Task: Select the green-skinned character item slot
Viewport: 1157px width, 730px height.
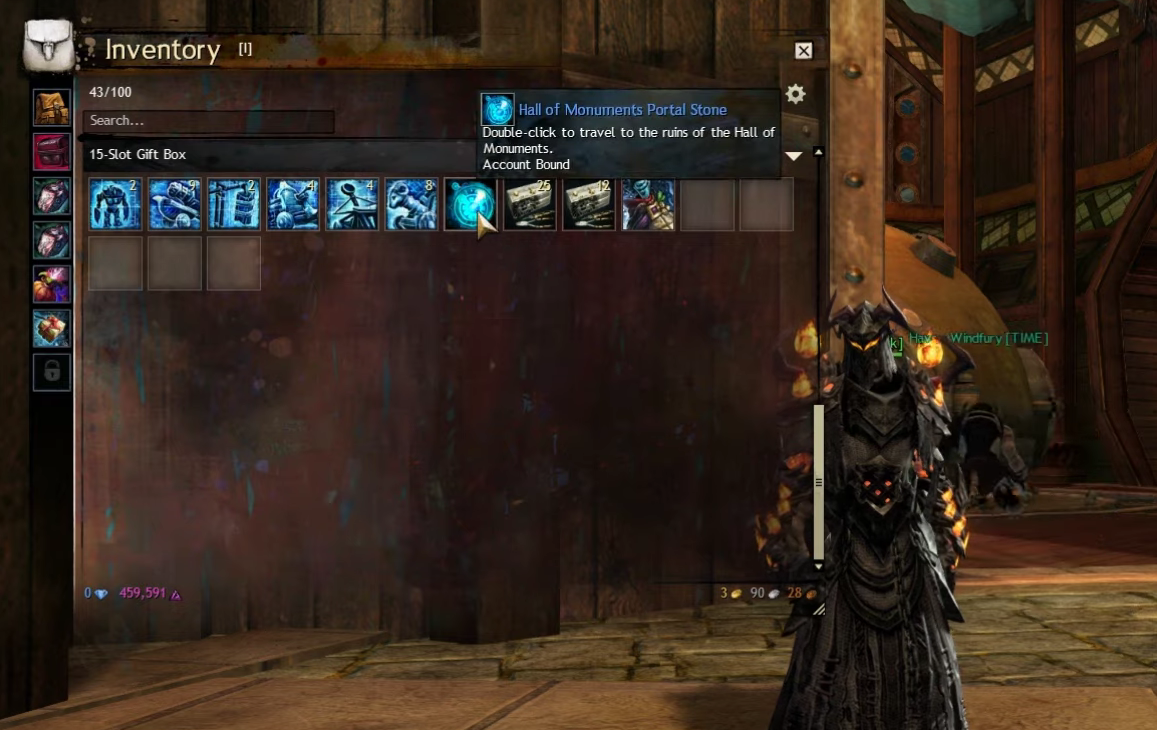Action: [648, 204]
